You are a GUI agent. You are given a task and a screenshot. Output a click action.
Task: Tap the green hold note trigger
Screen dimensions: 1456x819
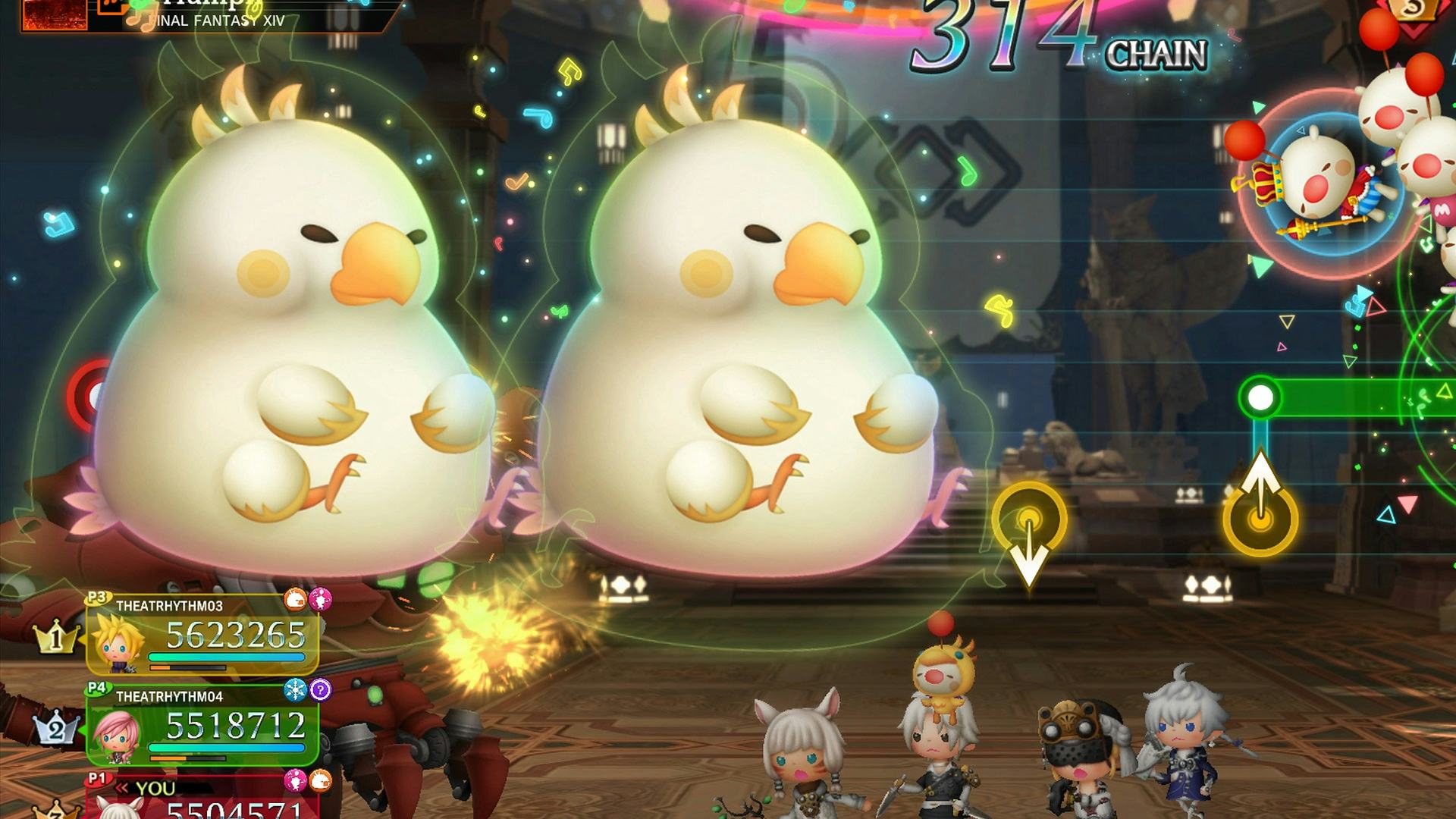tap(1260, 397)
